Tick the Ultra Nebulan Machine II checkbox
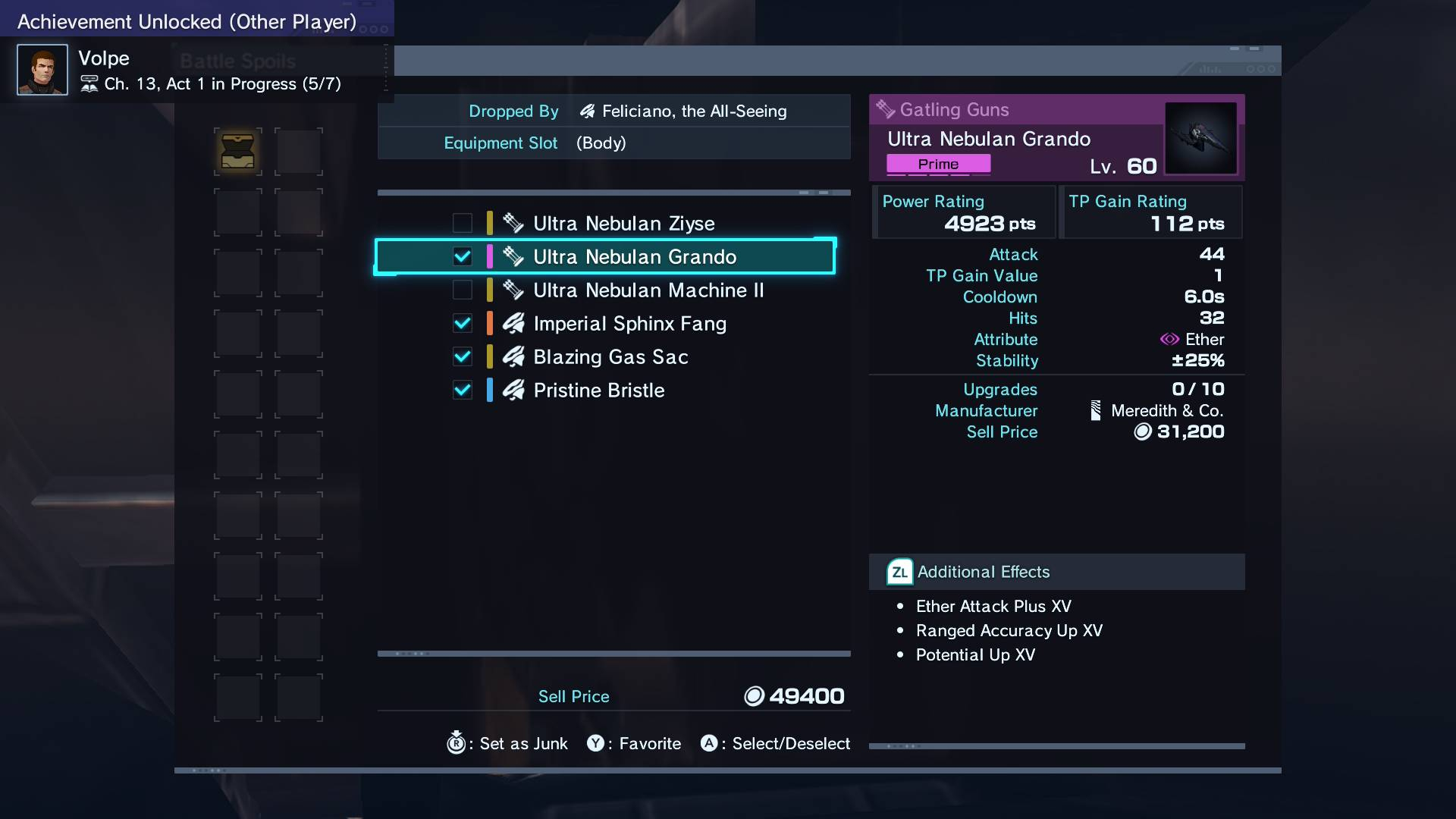Screen dimensions: 1456x819 pos(463,290)
